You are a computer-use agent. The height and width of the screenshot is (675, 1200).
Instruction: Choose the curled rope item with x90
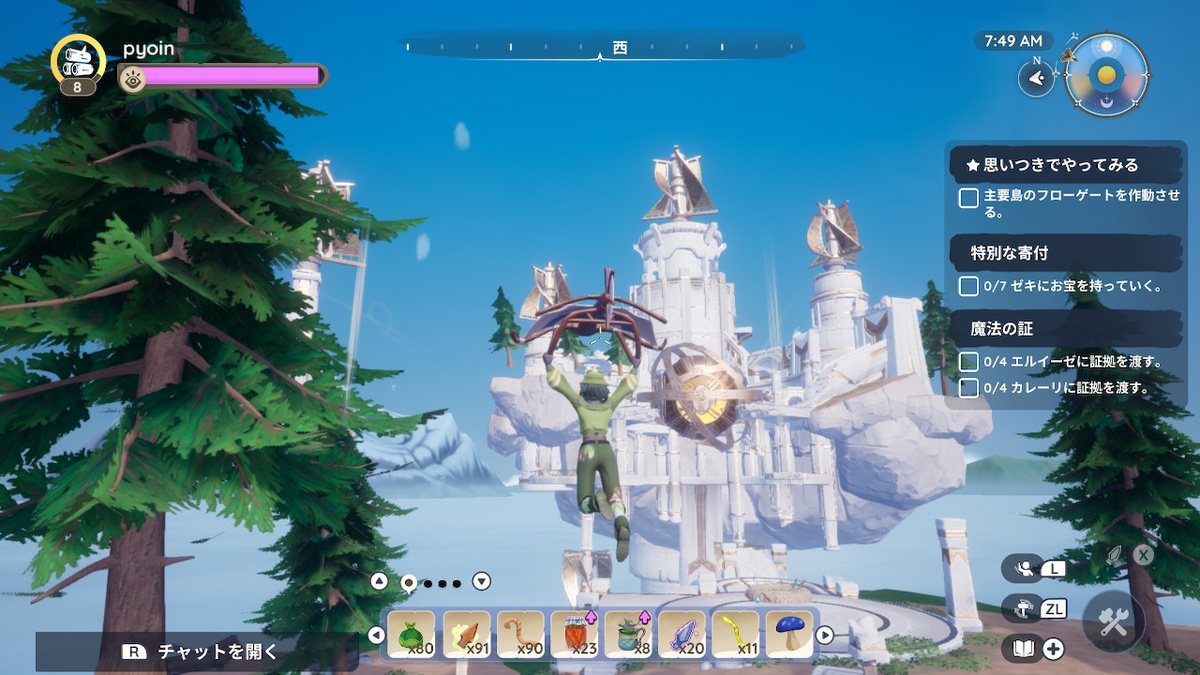tap(520, 634)
